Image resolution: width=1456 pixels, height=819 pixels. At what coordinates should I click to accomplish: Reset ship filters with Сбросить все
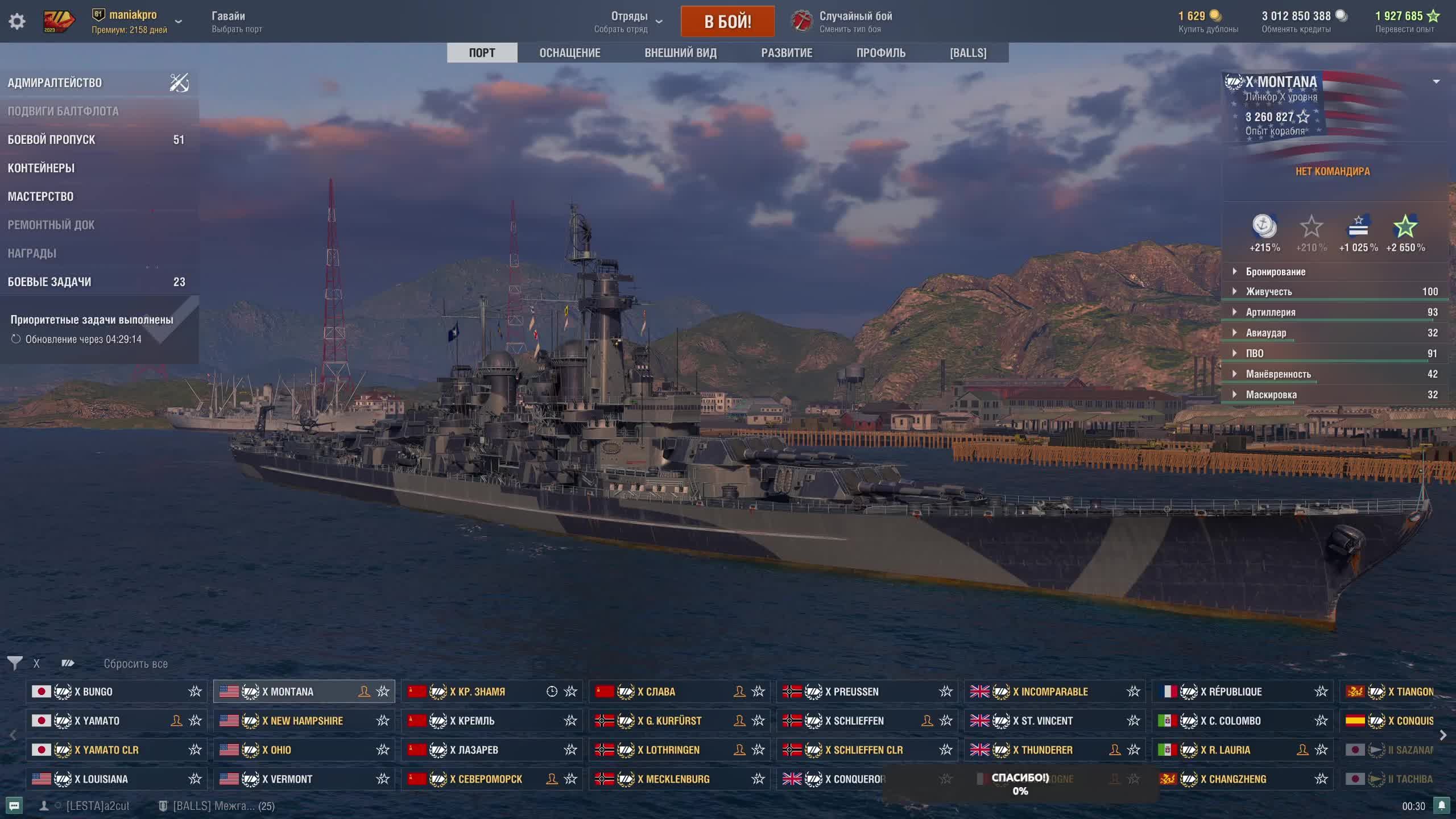135,664
